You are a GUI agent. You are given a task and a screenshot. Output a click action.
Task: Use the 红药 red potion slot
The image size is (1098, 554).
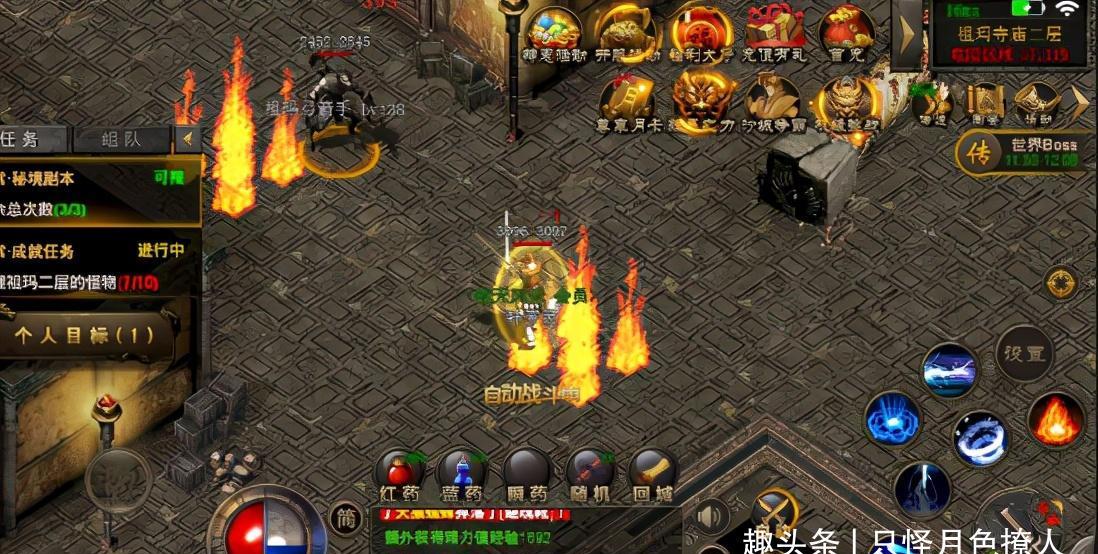(400, 472)
